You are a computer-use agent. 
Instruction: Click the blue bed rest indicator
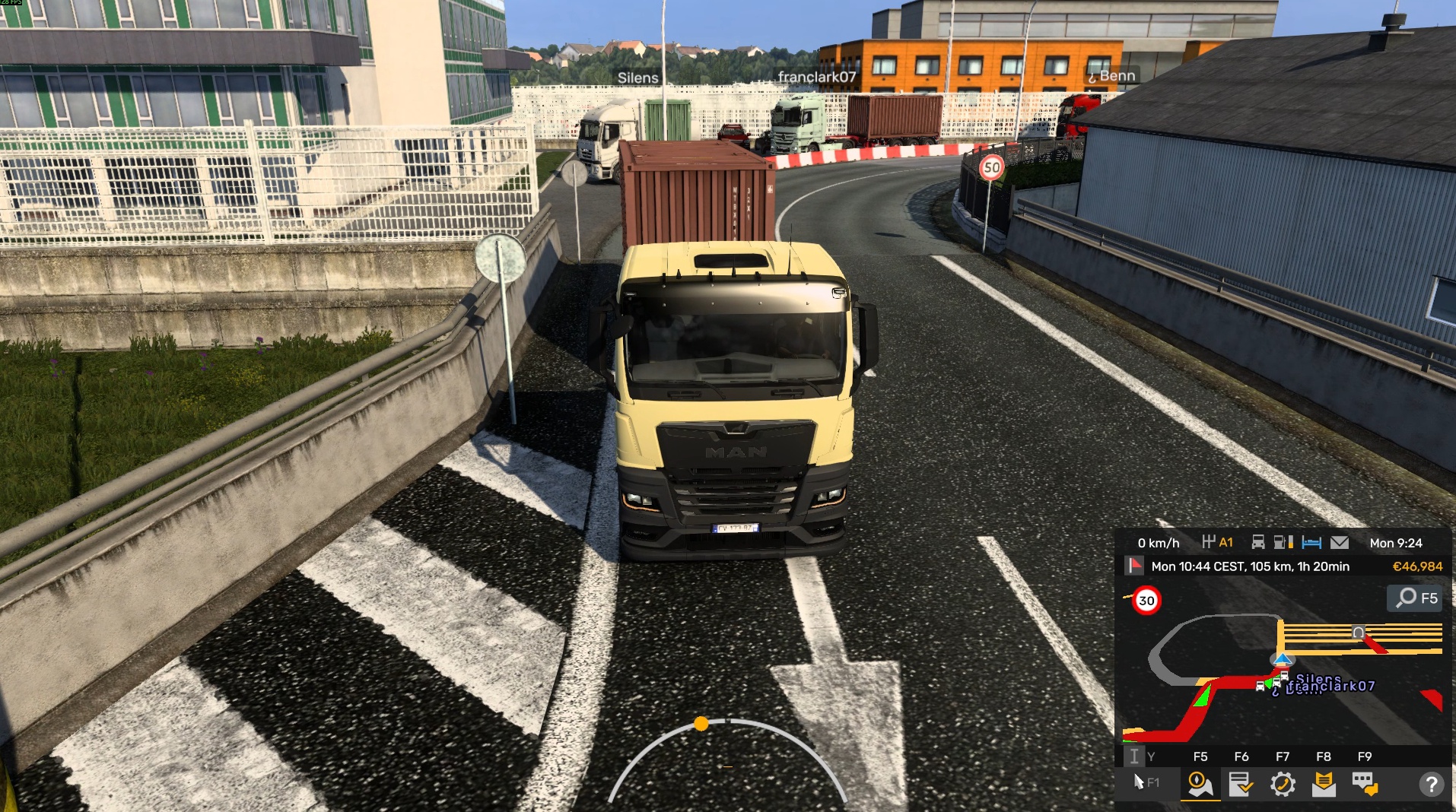click(x=1311, y=543)
